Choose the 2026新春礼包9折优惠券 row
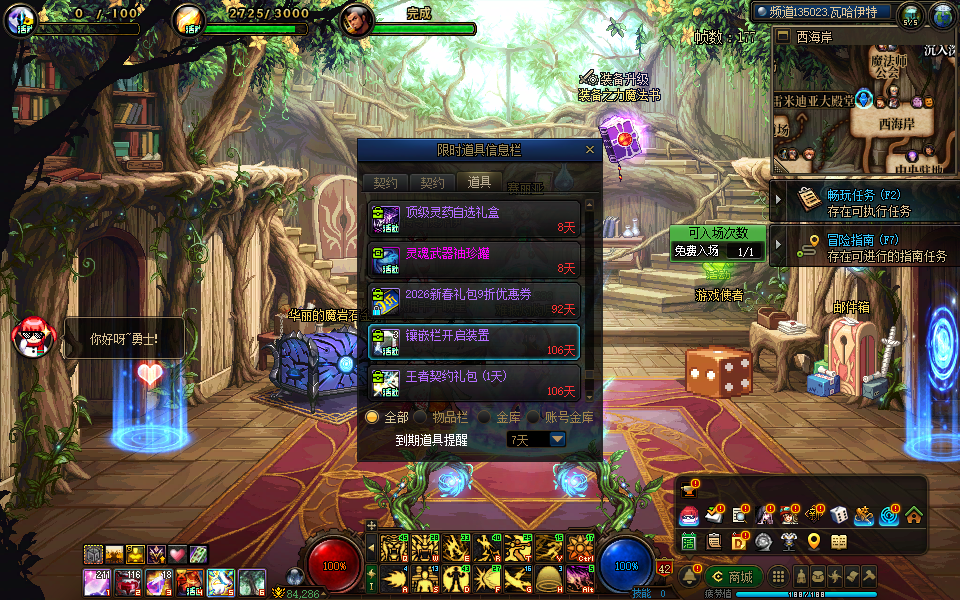 click(474, 300)
